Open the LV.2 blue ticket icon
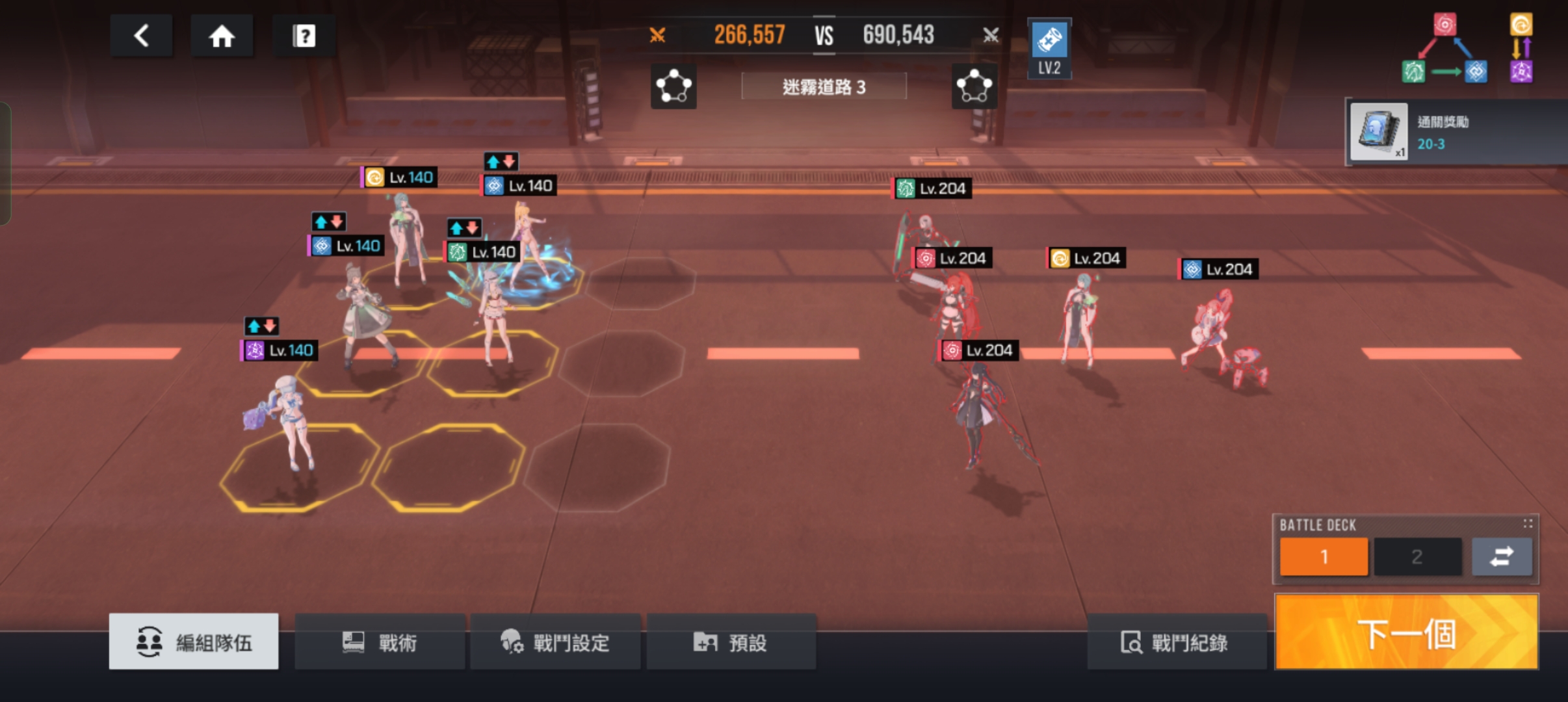Viewport: 1568px width, 702px height. pyautogui.click(x=1049, y=49)
